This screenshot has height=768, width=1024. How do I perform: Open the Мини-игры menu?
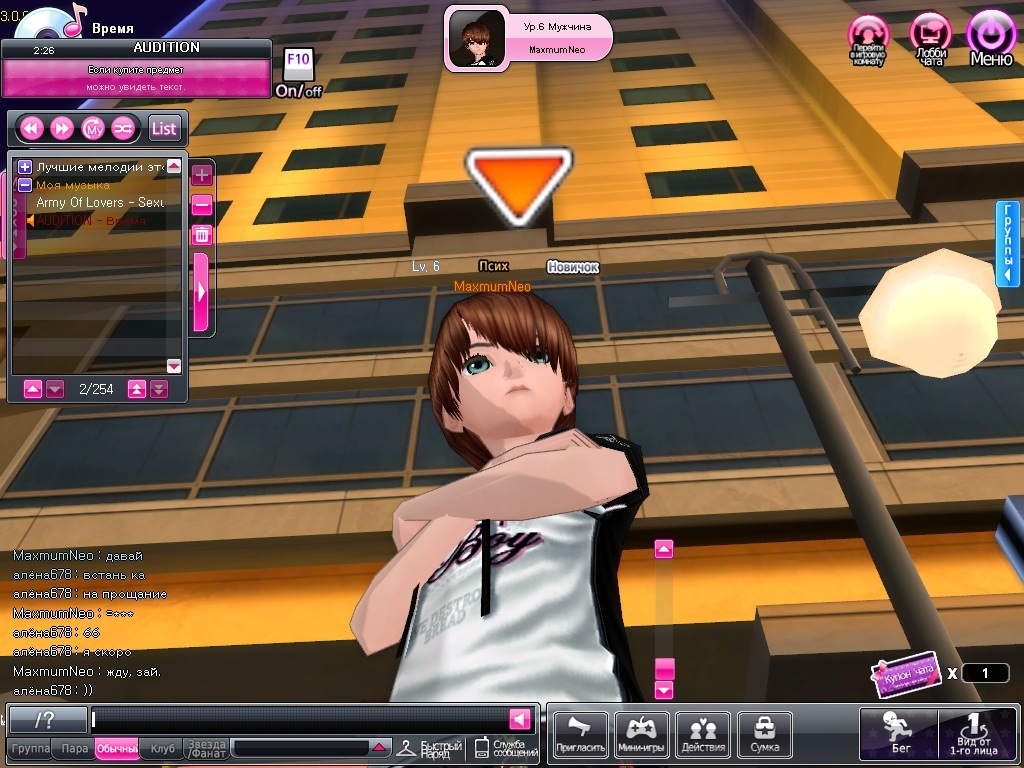pos(641,735)
